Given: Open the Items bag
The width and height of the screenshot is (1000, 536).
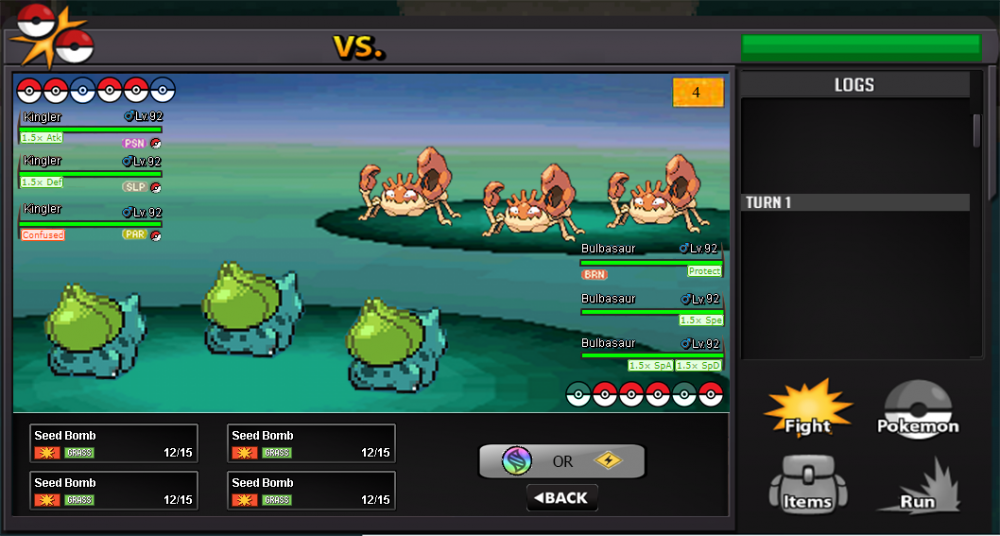Looking at the screenshot, I should (807, 488).
